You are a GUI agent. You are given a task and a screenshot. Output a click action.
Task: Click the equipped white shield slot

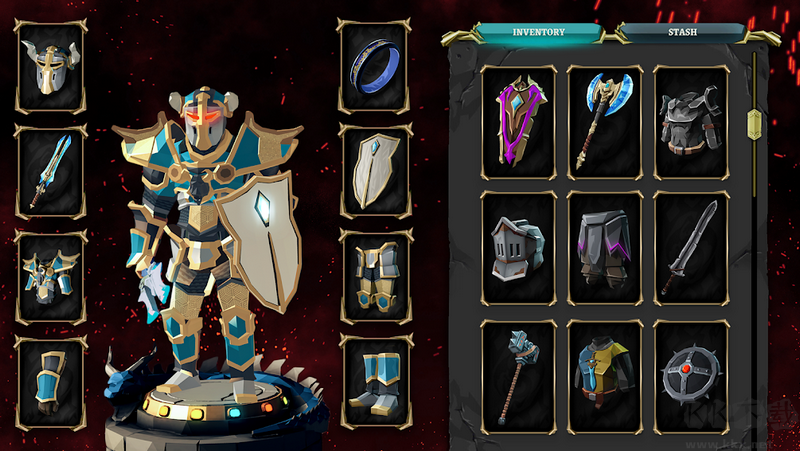(x=375, y=169)
